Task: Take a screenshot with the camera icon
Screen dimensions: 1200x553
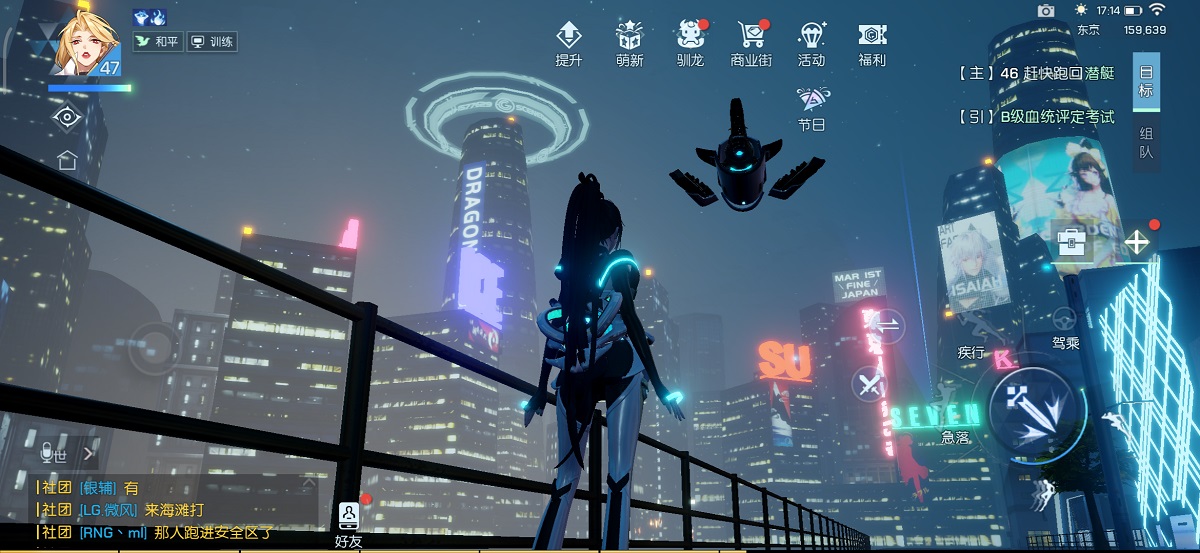Action: (x=1046, y=10)
